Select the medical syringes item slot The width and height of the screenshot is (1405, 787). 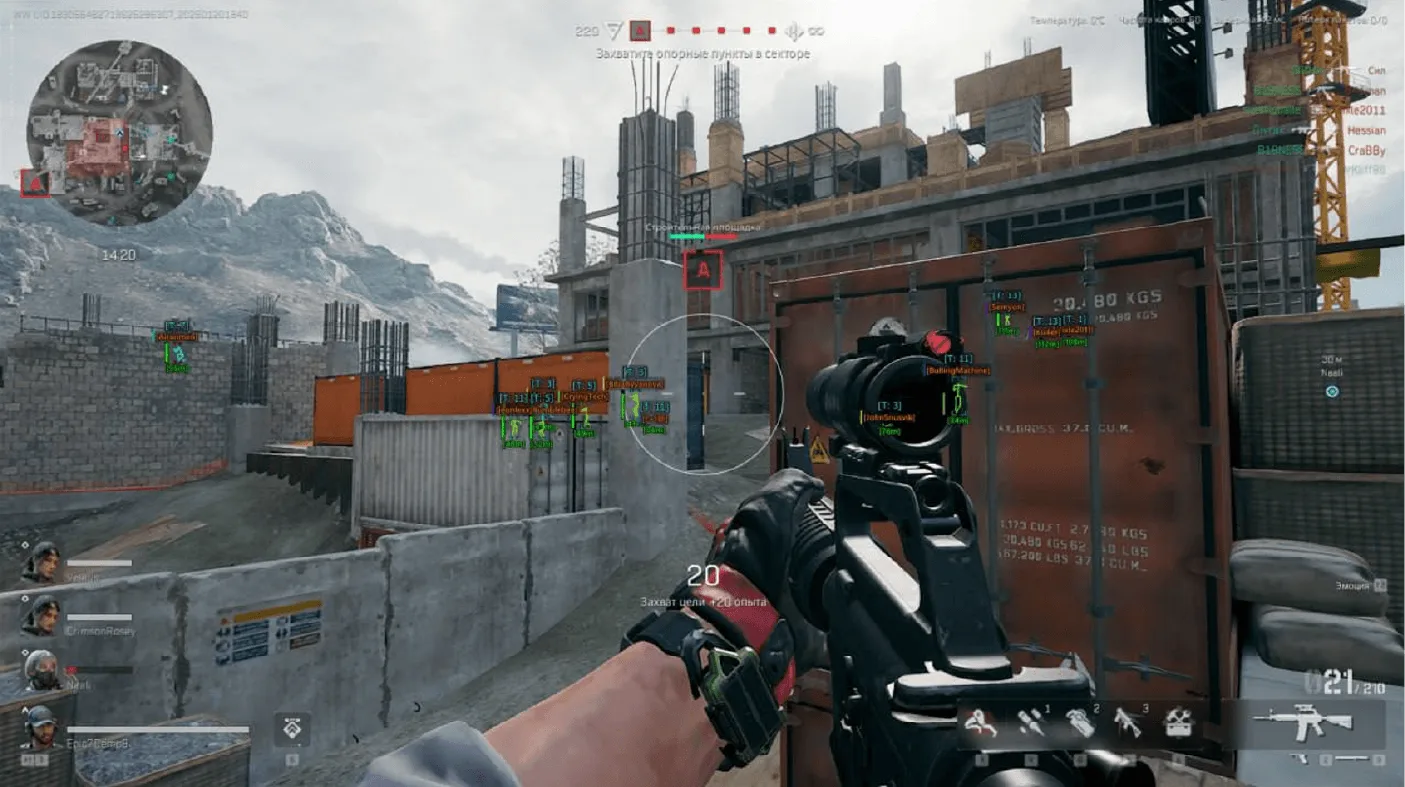click(1031, 722)
